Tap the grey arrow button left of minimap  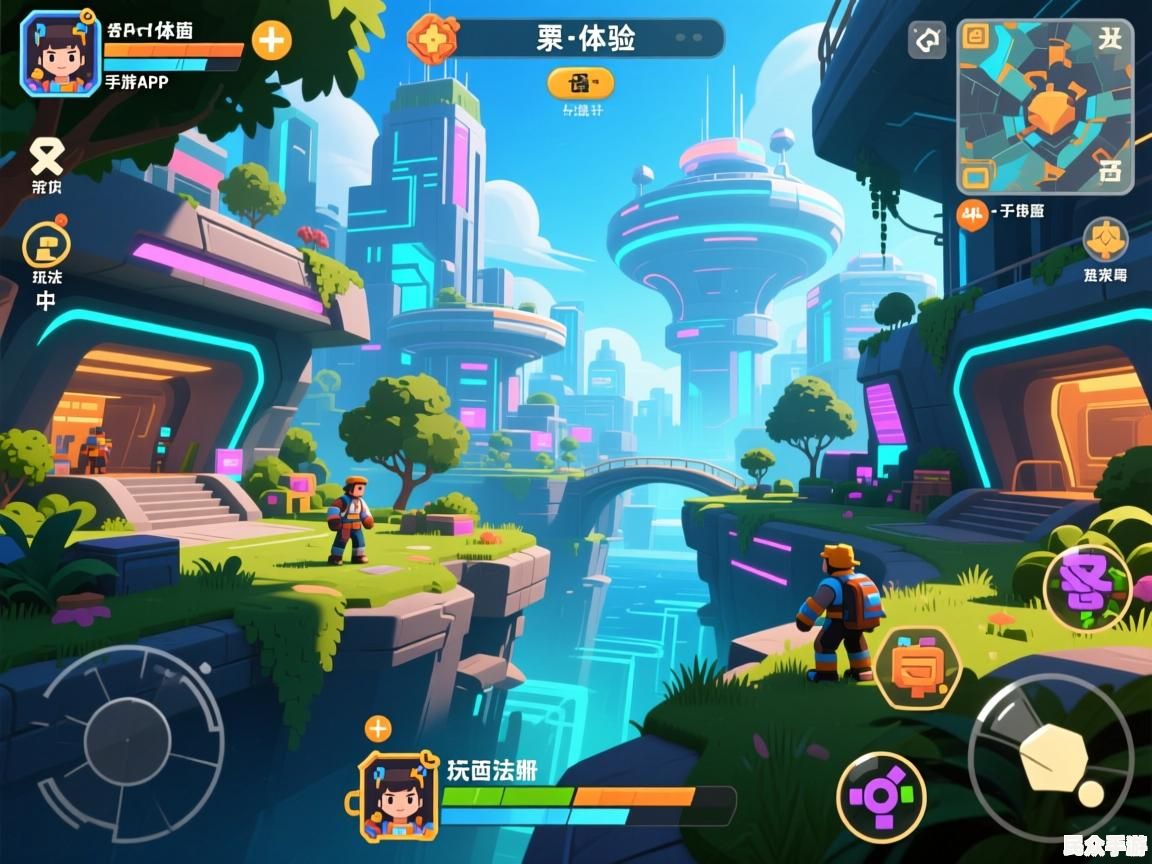(x=927, y=41)
